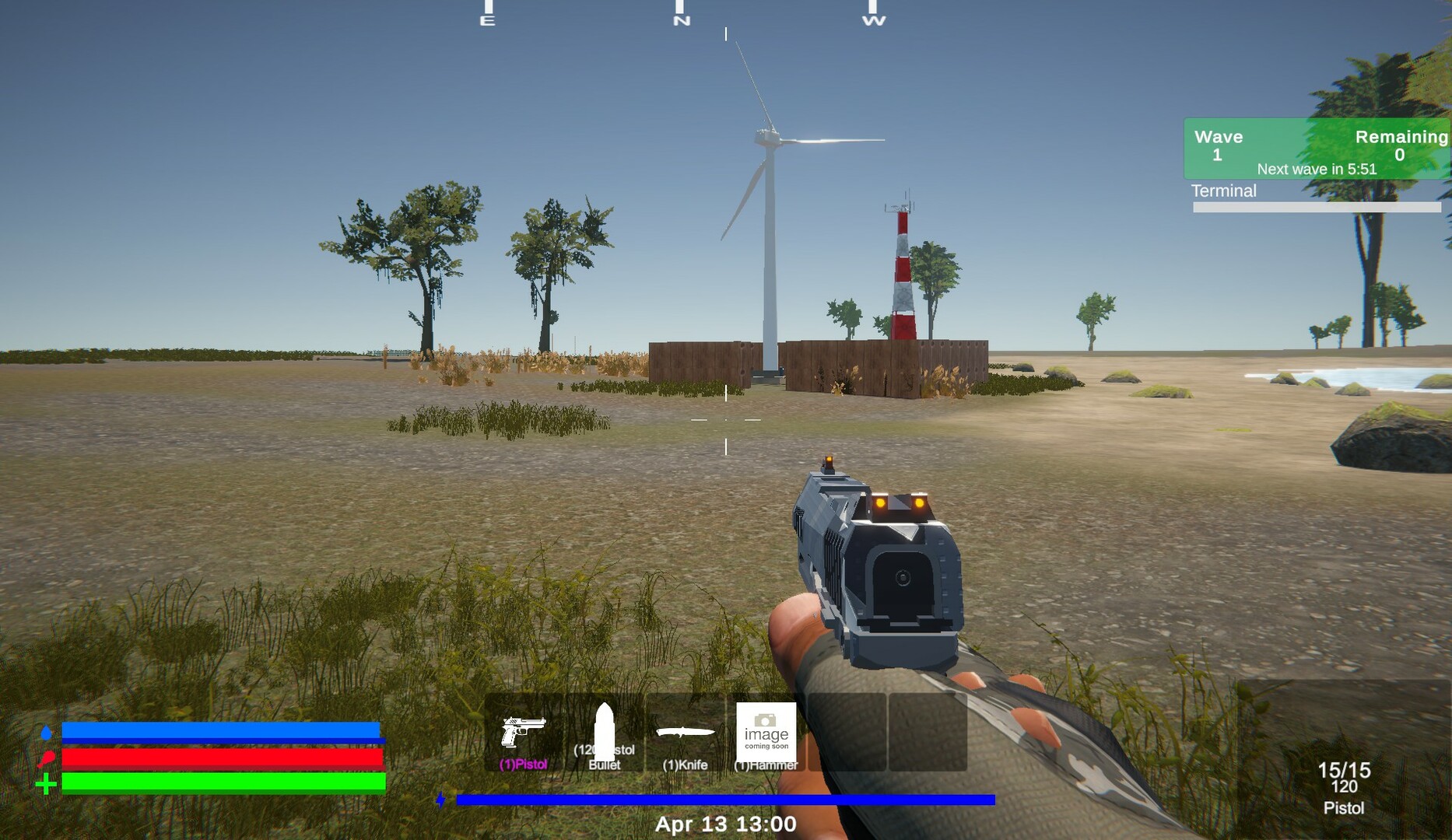Select the Pistol in the hotbar
The image size is (1452, 840).
click(x=523, y=731)
